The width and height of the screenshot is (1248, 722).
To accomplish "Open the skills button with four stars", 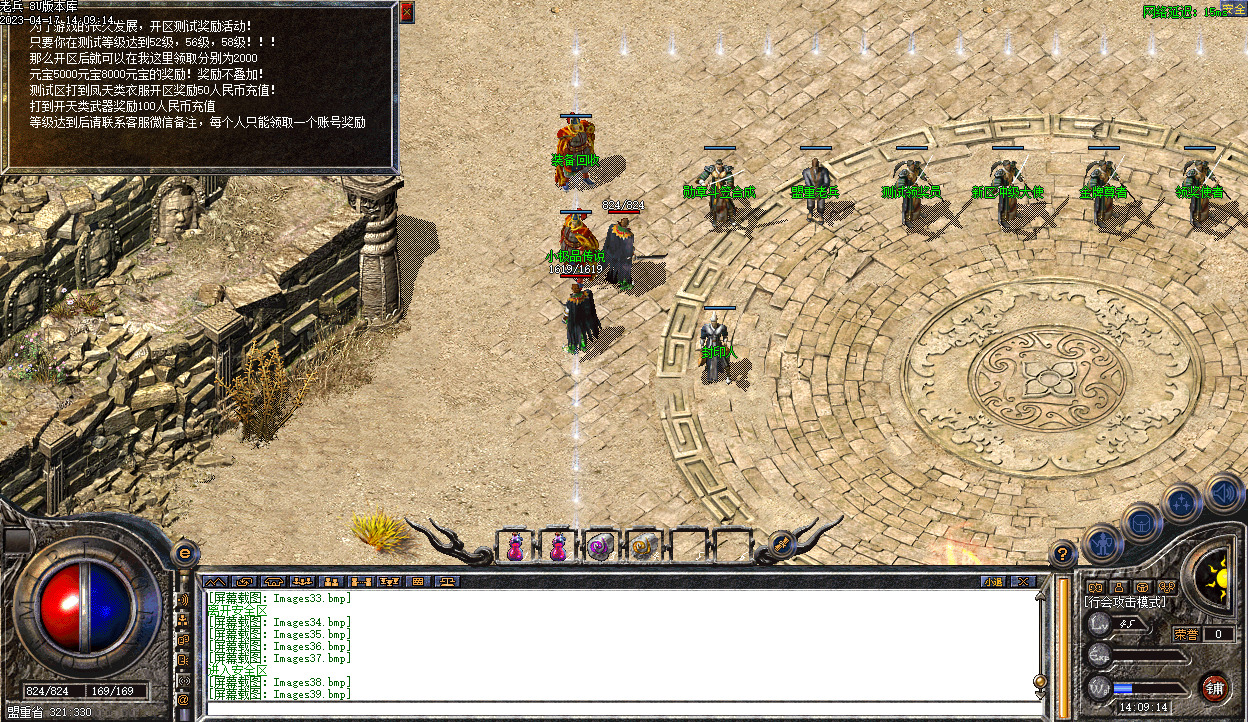I will click(1181, 502).
